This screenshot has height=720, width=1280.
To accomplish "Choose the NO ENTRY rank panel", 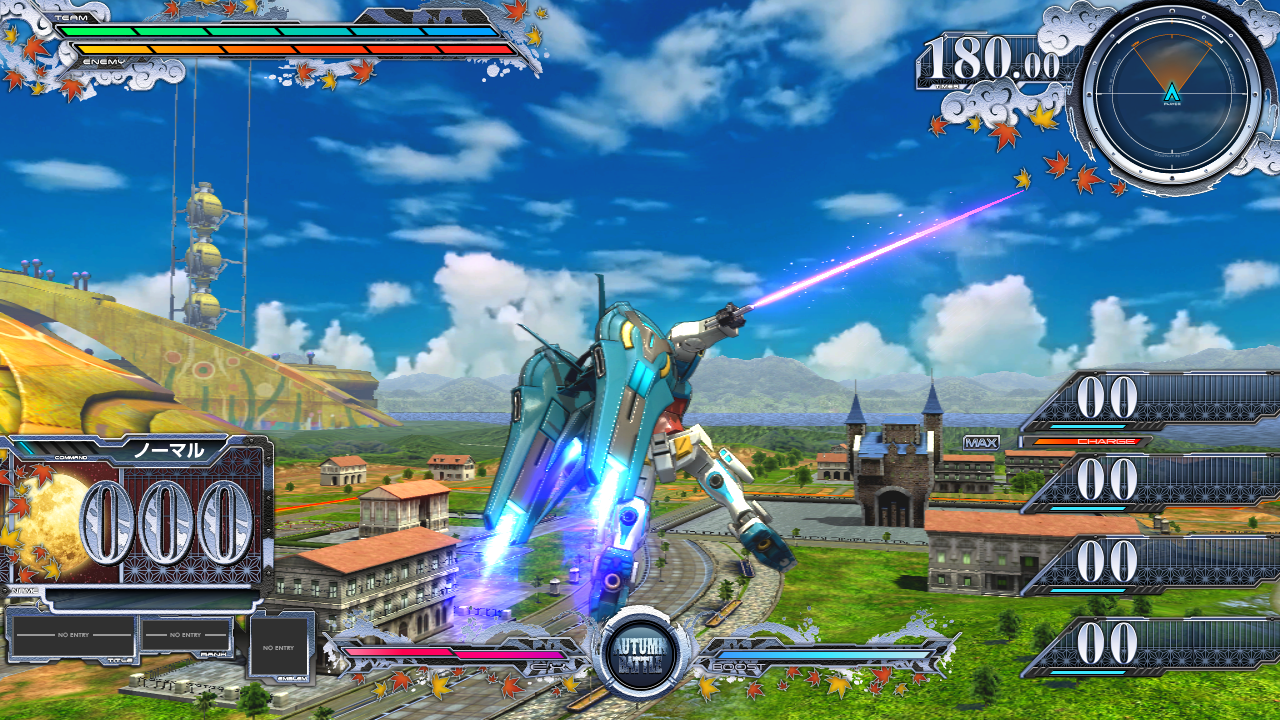I will click(x=186, y=636).
